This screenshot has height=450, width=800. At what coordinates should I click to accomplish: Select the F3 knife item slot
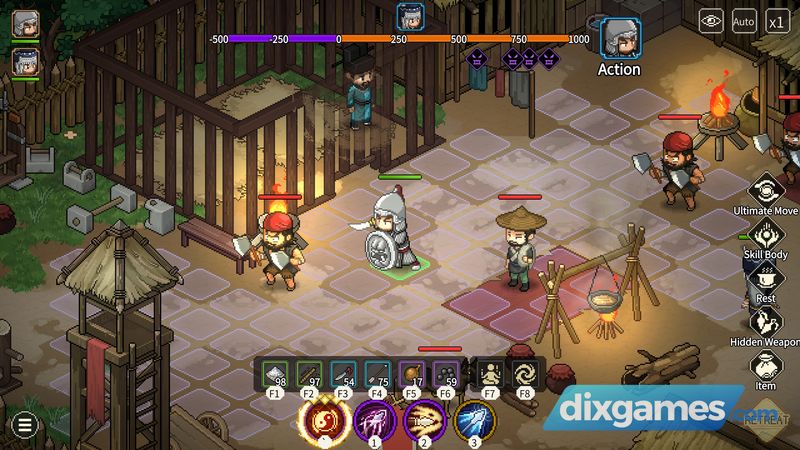344,374
